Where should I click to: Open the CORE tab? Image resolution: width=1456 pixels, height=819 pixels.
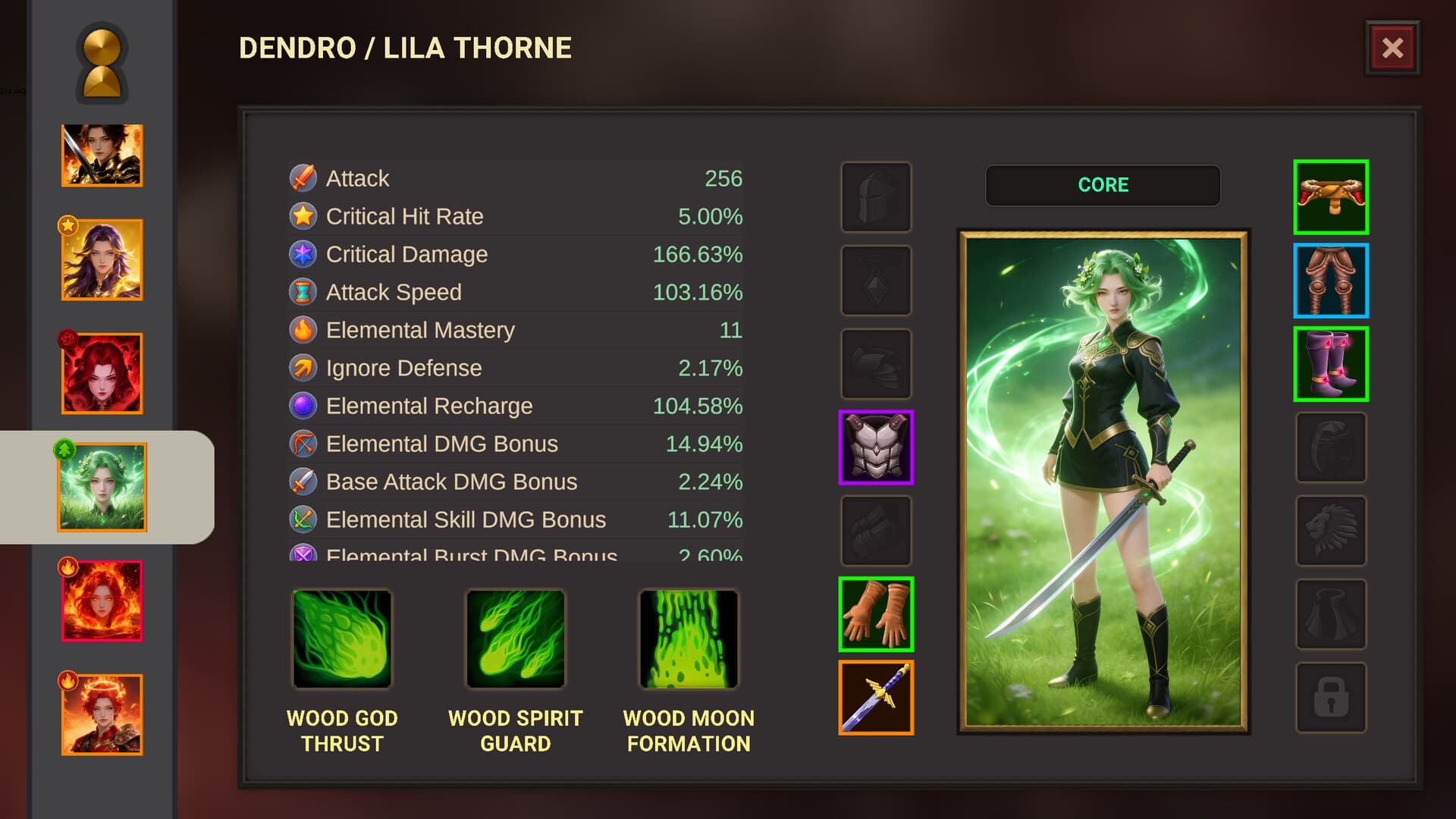pos(1103,184)
